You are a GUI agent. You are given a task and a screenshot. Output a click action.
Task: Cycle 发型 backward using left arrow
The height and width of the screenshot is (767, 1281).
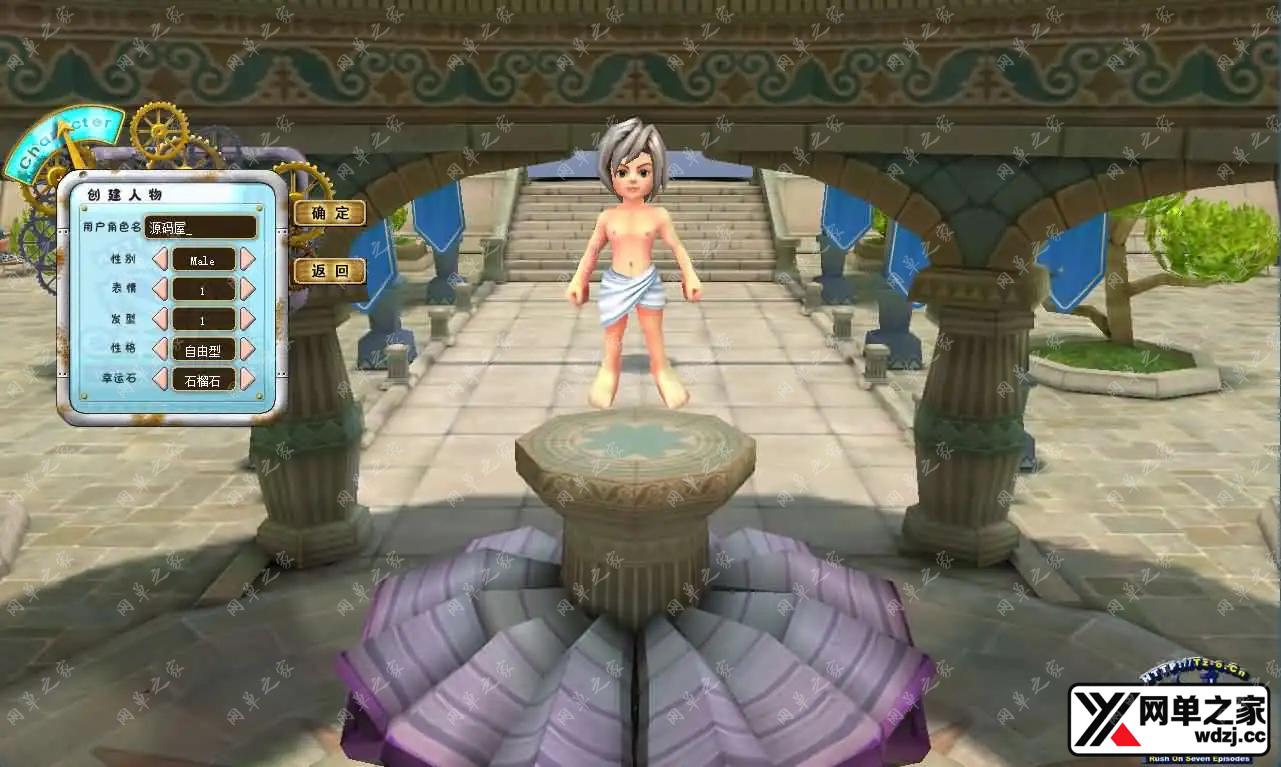point(160,320)
